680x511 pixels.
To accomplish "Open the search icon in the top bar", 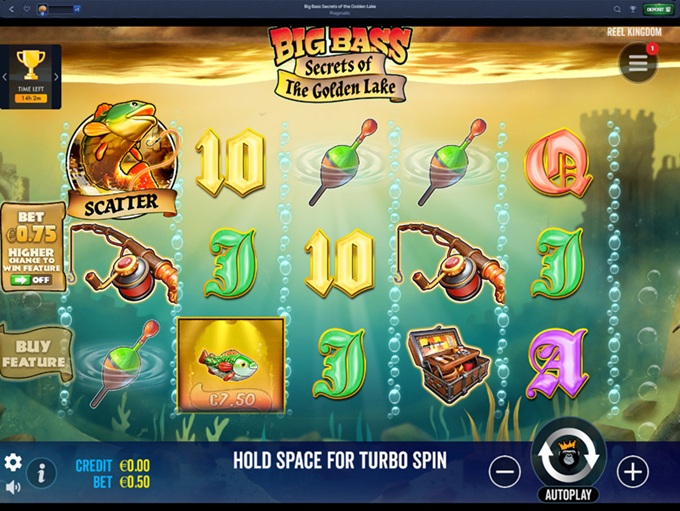I will [618, 9].
